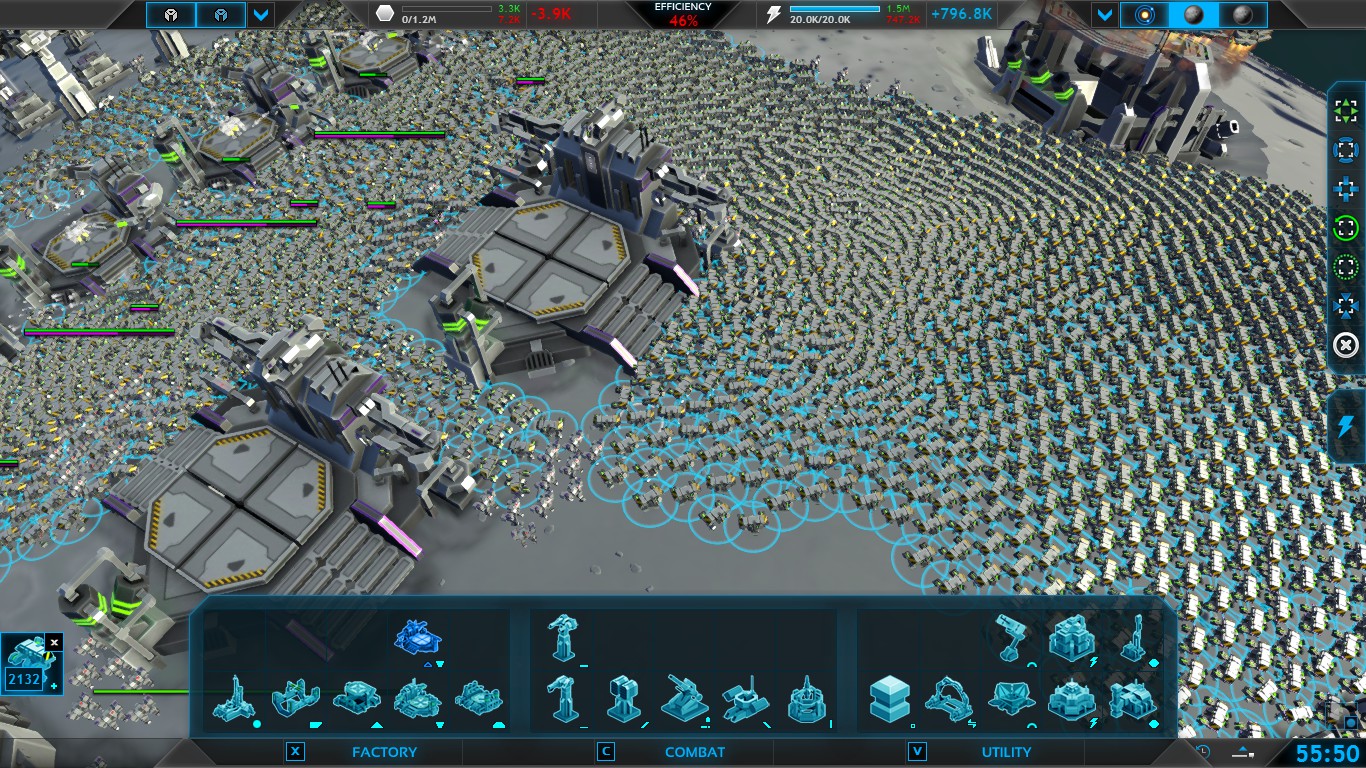Select the last gray planet in the celestial bar
The height and width of the screenshot is (768, 1366).
(1243, 15)
